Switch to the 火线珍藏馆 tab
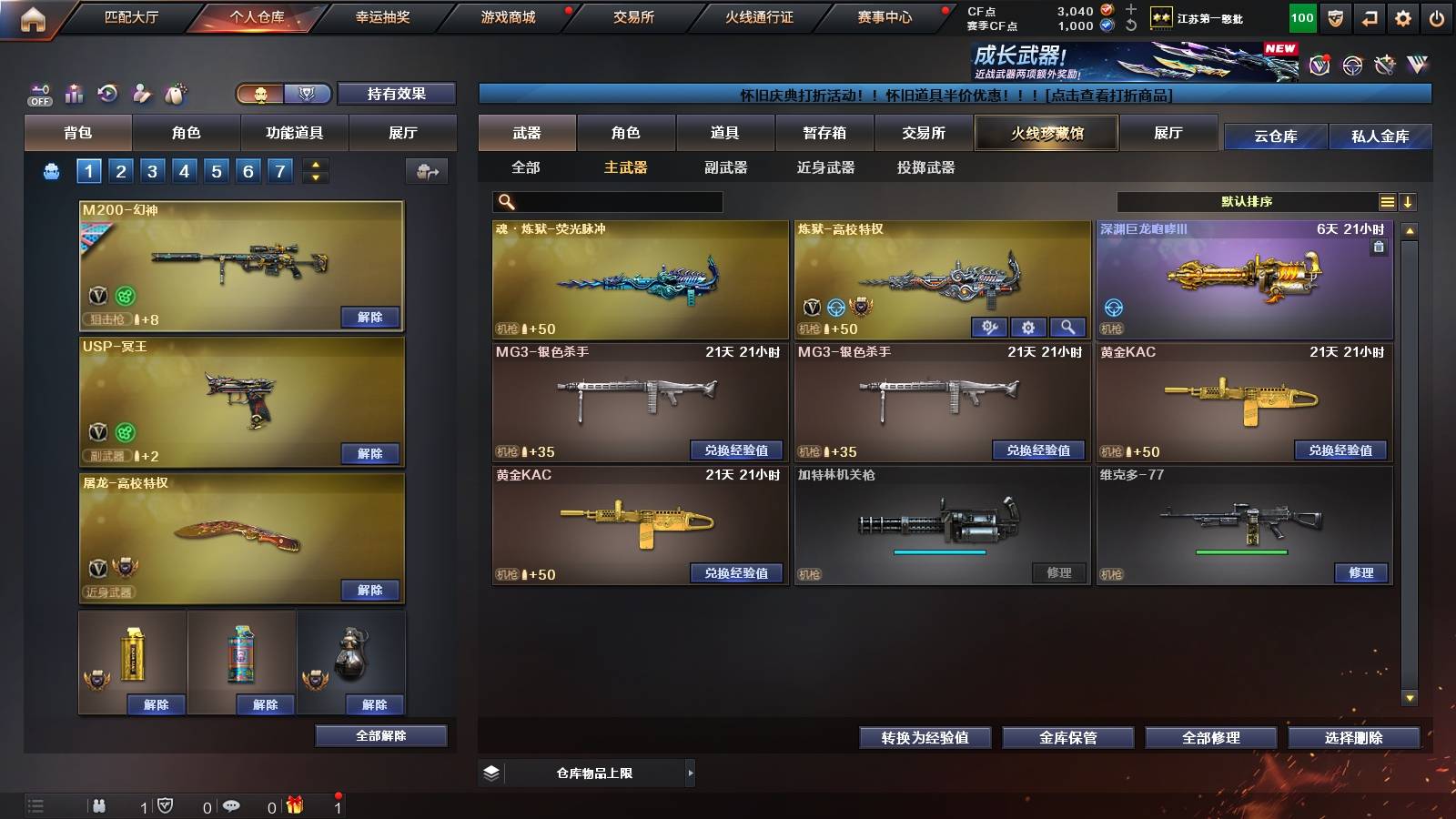 (1046, 133)
